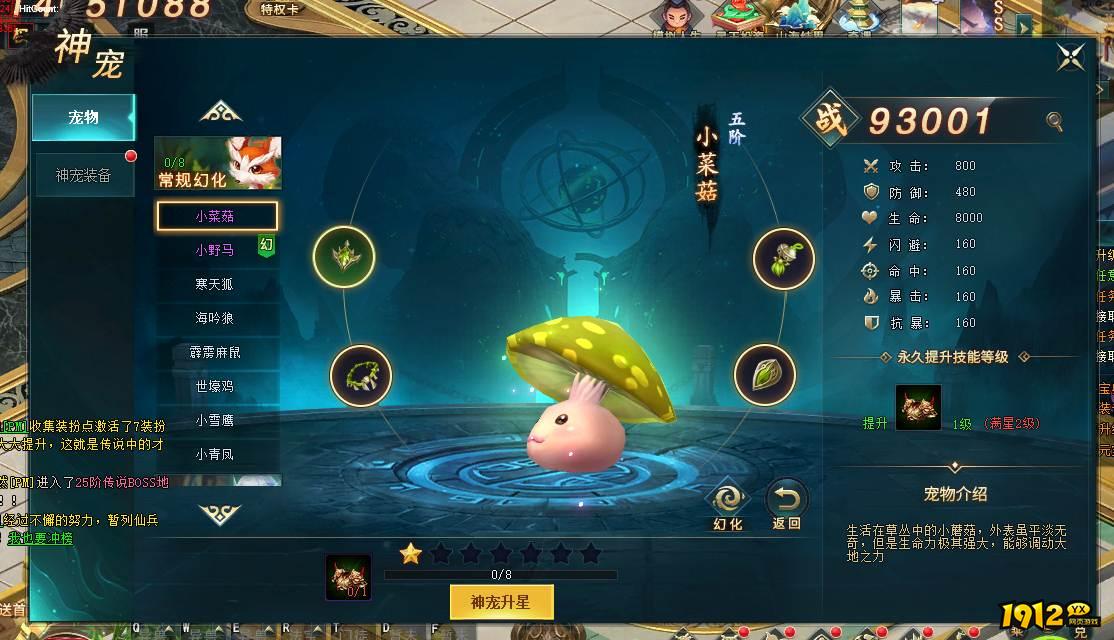This screenshot has width=1114, height=640.
Task: Select 小雪鹰 in the pet list
Action: tap(214, 420)
